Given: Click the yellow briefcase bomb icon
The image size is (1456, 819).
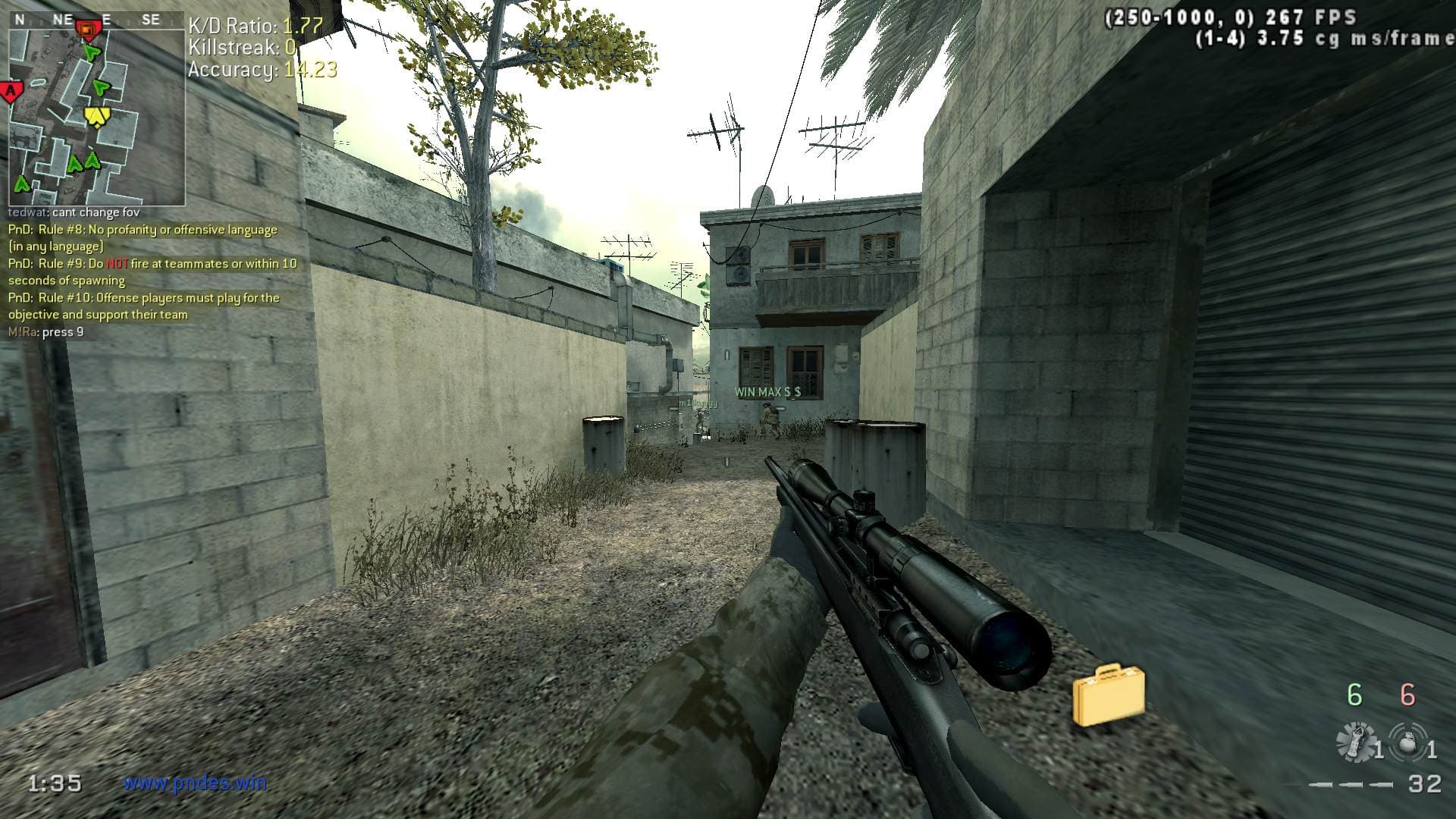Looking at the screenshot, I should coord(1108,694).
